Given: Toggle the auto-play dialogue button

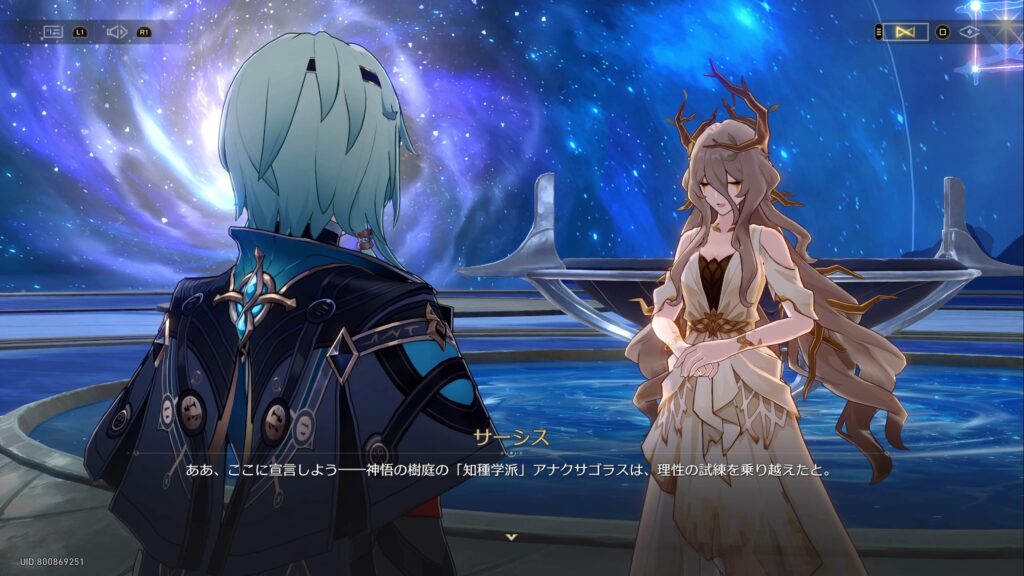Looking at the screenshot, I should [x=906, y=32].
